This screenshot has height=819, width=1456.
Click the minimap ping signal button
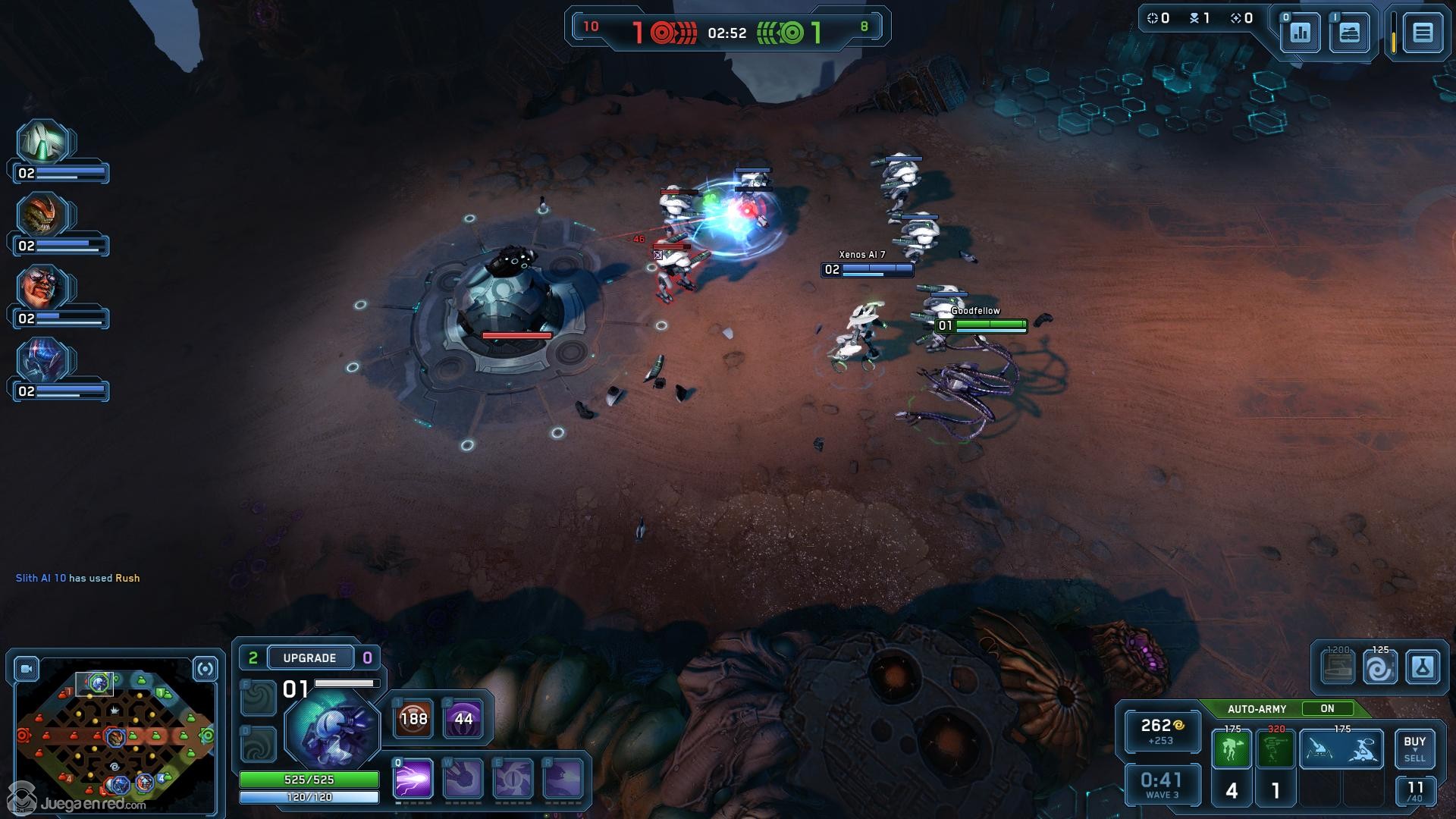tap(205, 669)
